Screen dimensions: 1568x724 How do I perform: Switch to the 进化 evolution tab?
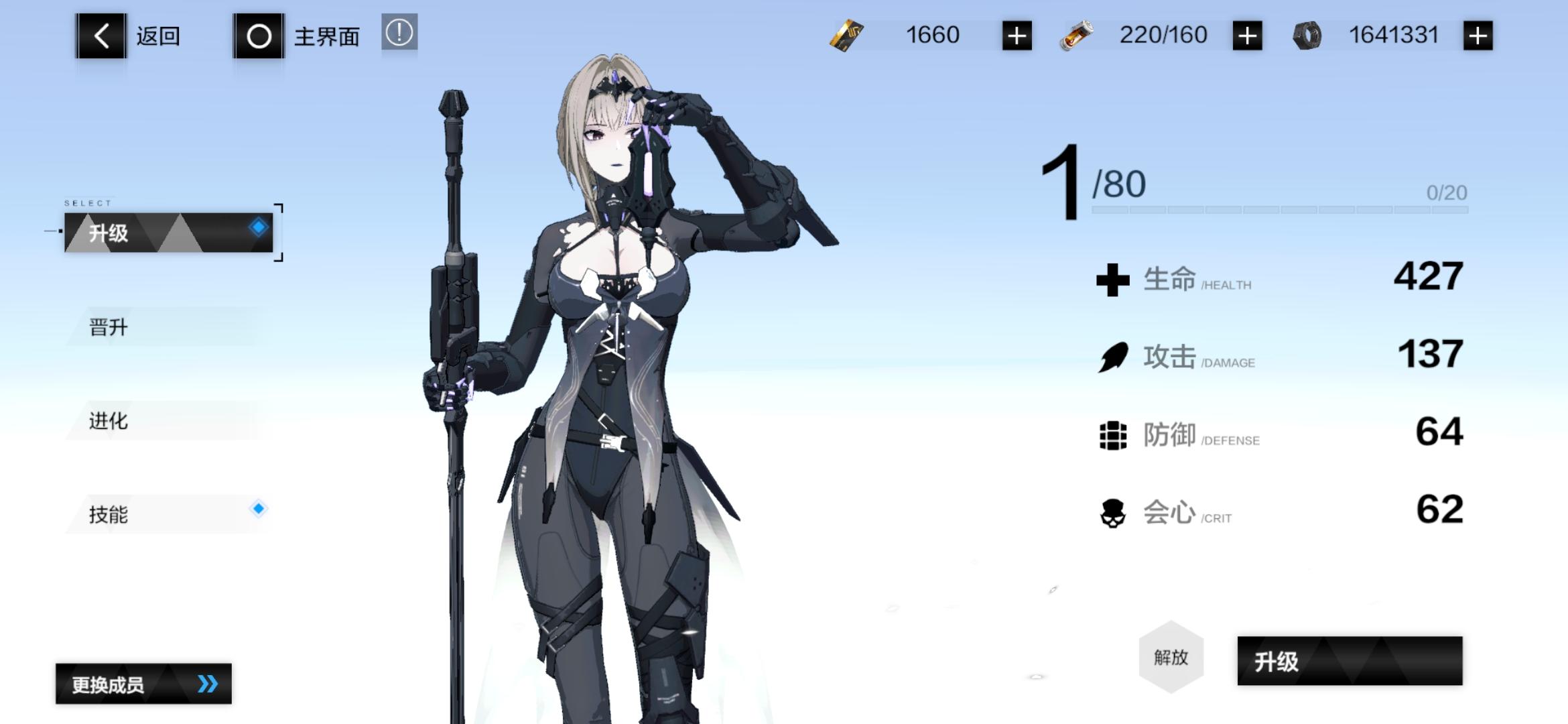(107, 421)
